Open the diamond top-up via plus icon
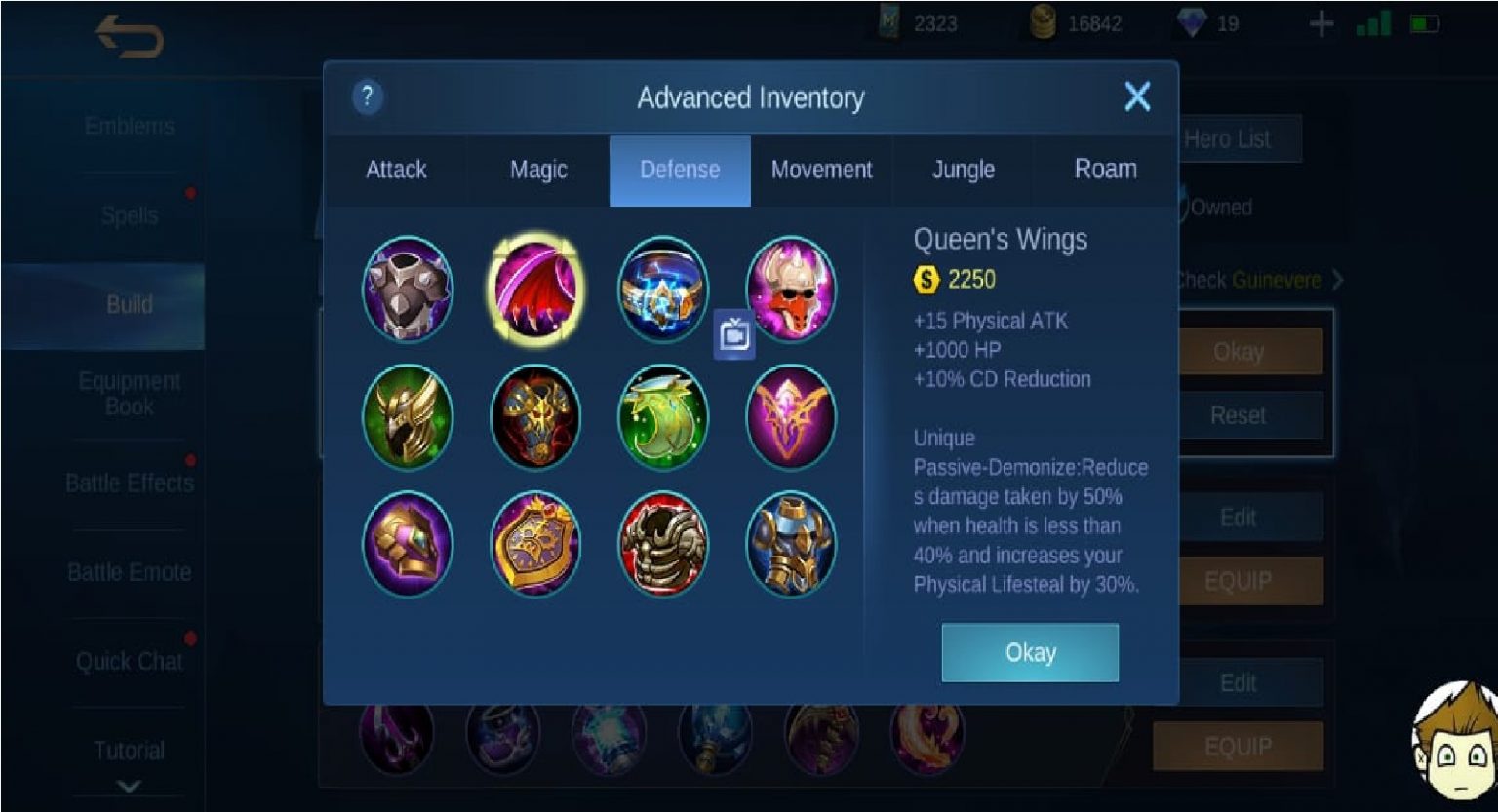Screen dimensions: 1498x812 [x=1322, y=24]
